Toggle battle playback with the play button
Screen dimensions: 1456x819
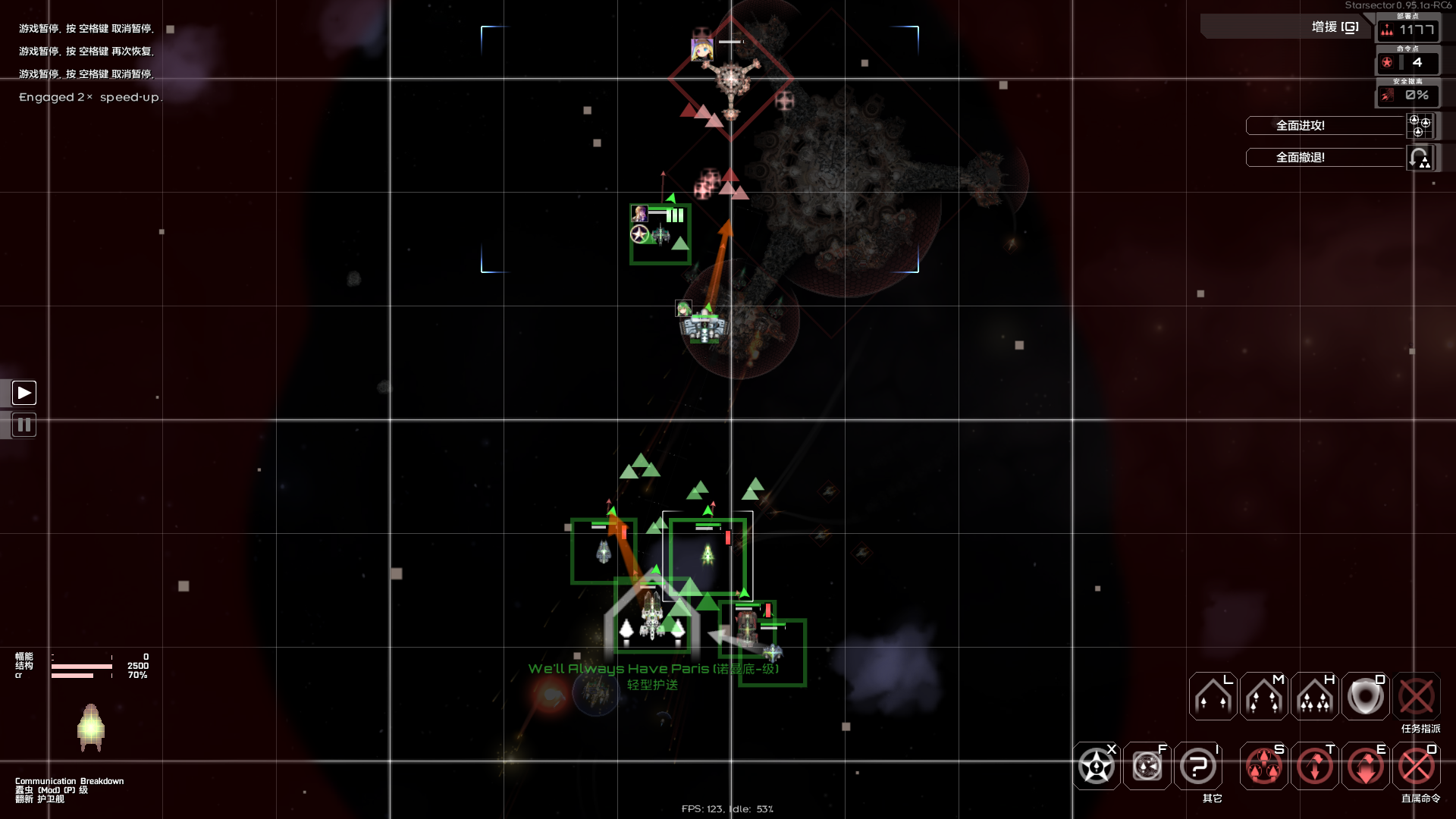pyautogui.click(x=24, y=392)
